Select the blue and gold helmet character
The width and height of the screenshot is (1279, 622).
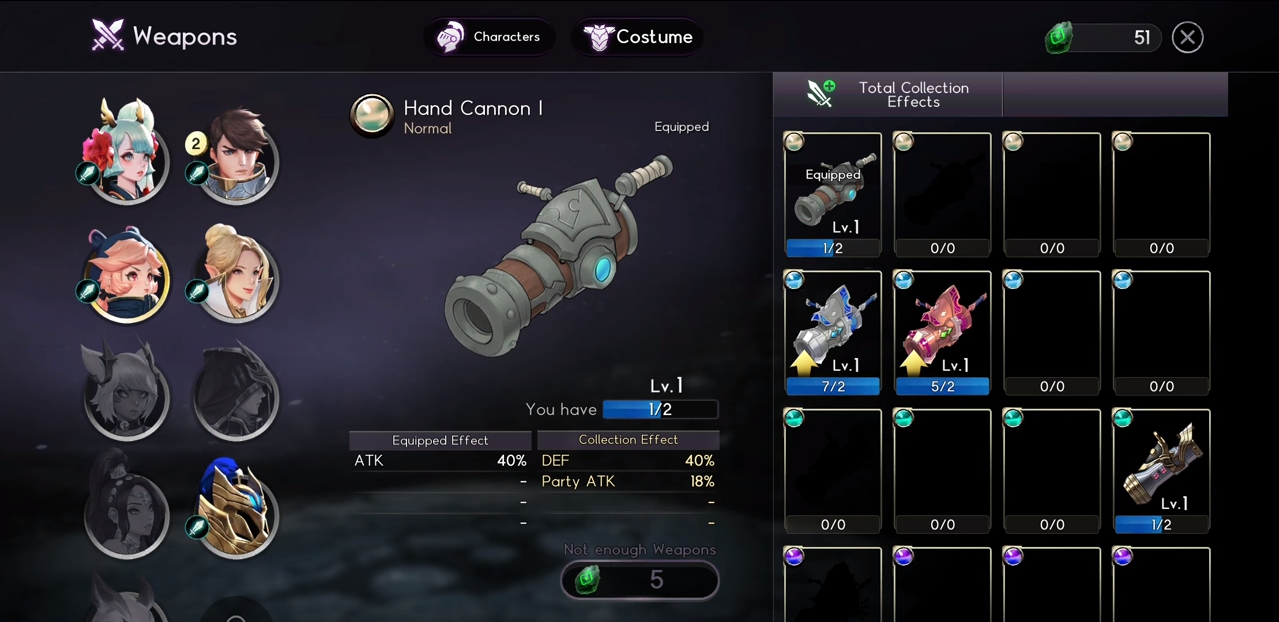coord(236,508)
